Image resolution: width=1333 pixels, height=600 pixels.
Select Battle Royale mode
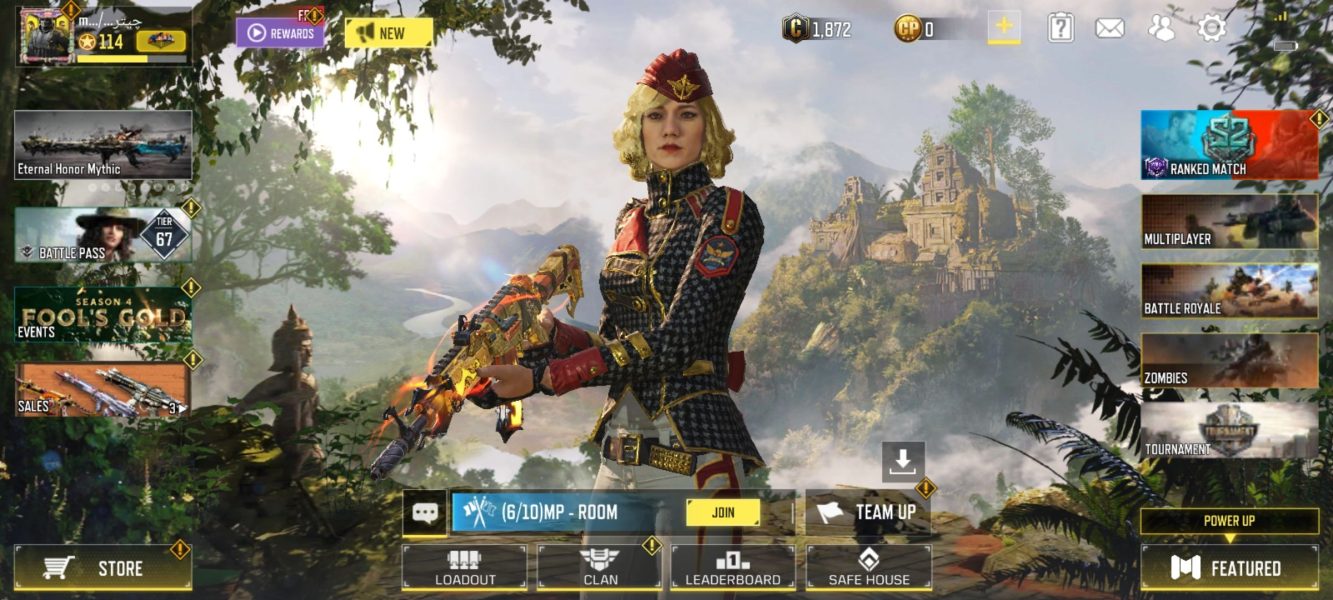[x=1229, y=291]
